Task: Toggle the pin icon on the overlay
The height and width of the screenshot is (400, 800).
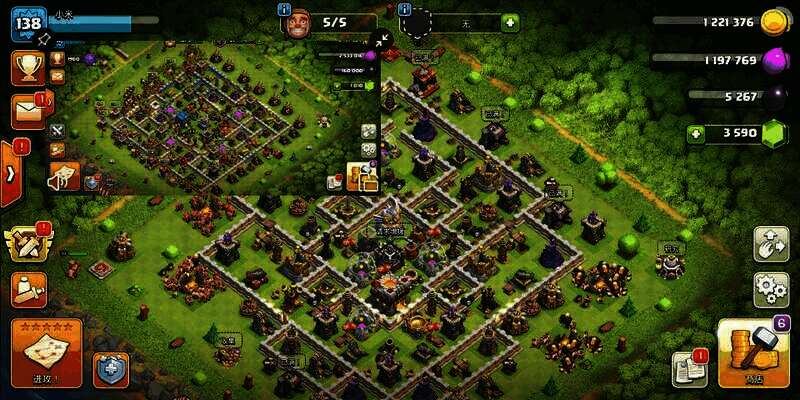Action: (x=44, y=39)
